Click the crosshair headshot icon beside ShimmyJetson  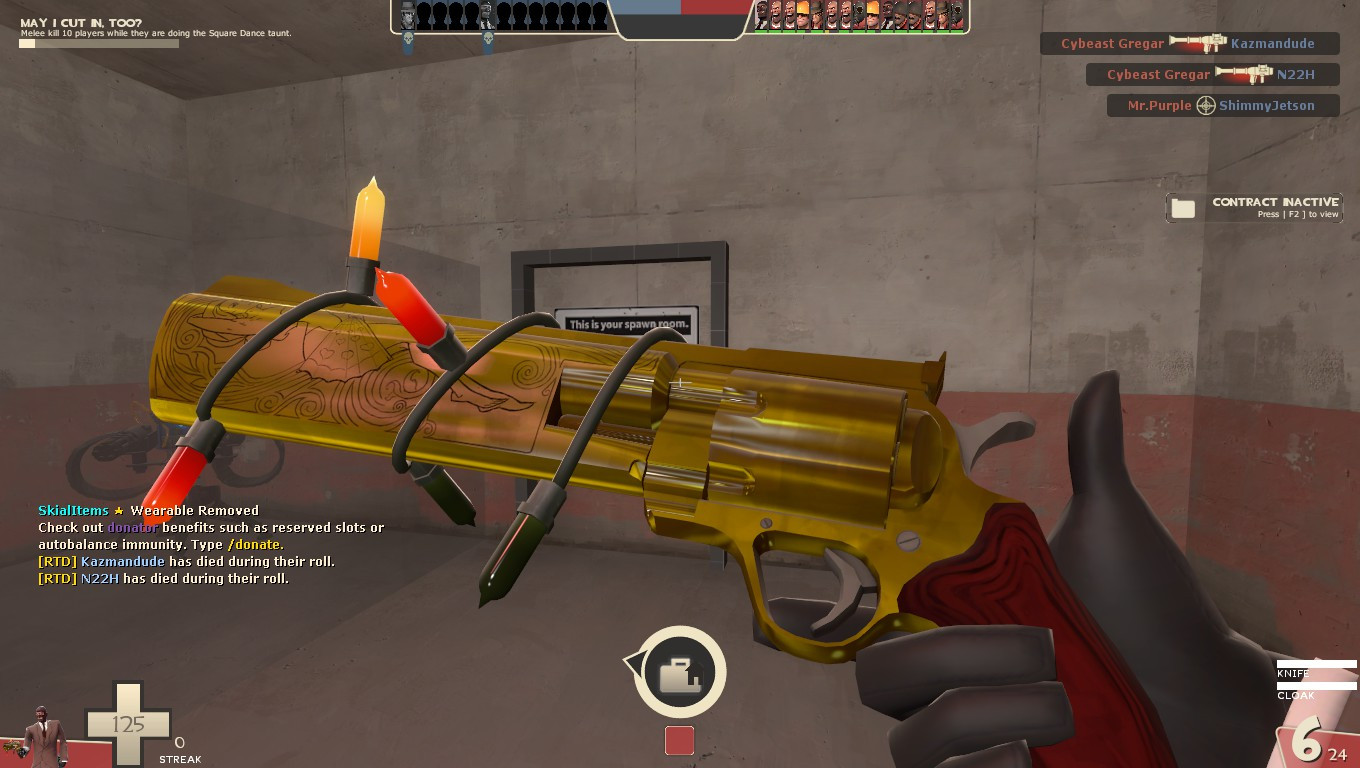tap(1207, 105)
